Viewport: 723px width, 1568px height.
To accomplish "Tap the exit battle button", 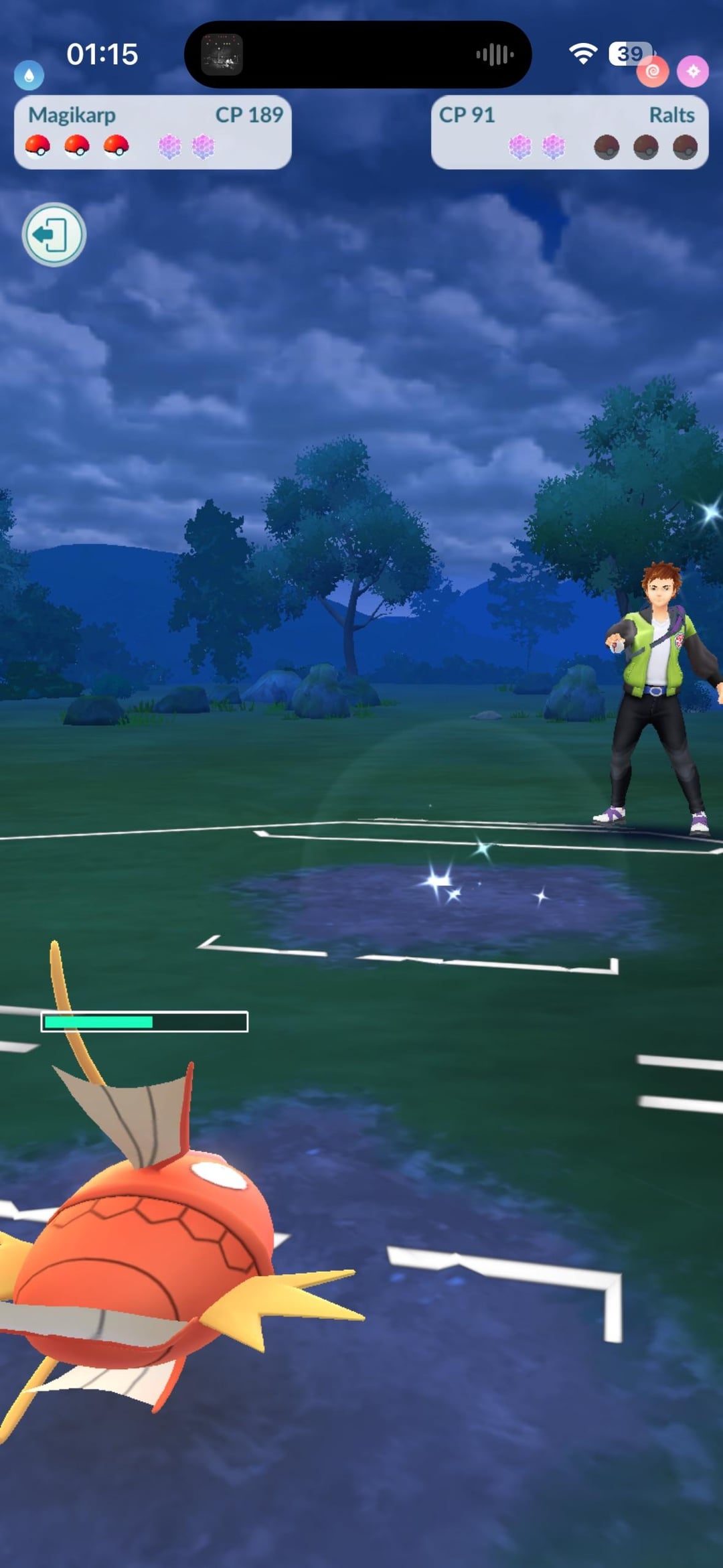I will (x=54, y=234).
